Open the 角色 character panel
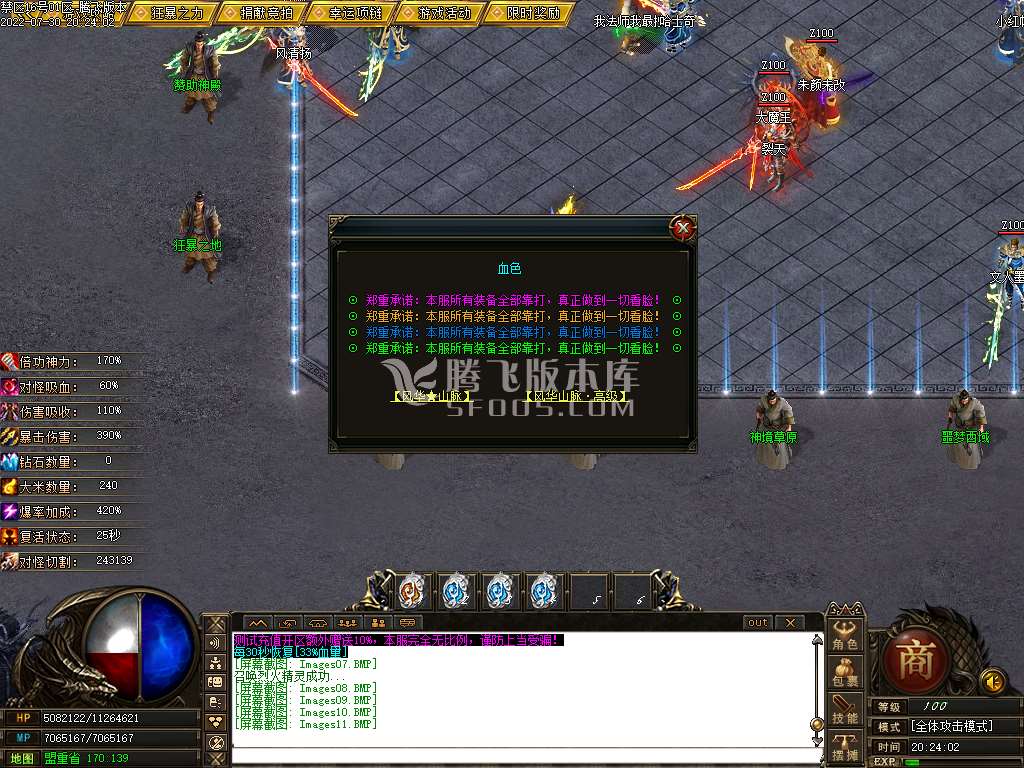The width and height of the screenshot is (1024, 768). pyautogui.click(x=845, y=636)
